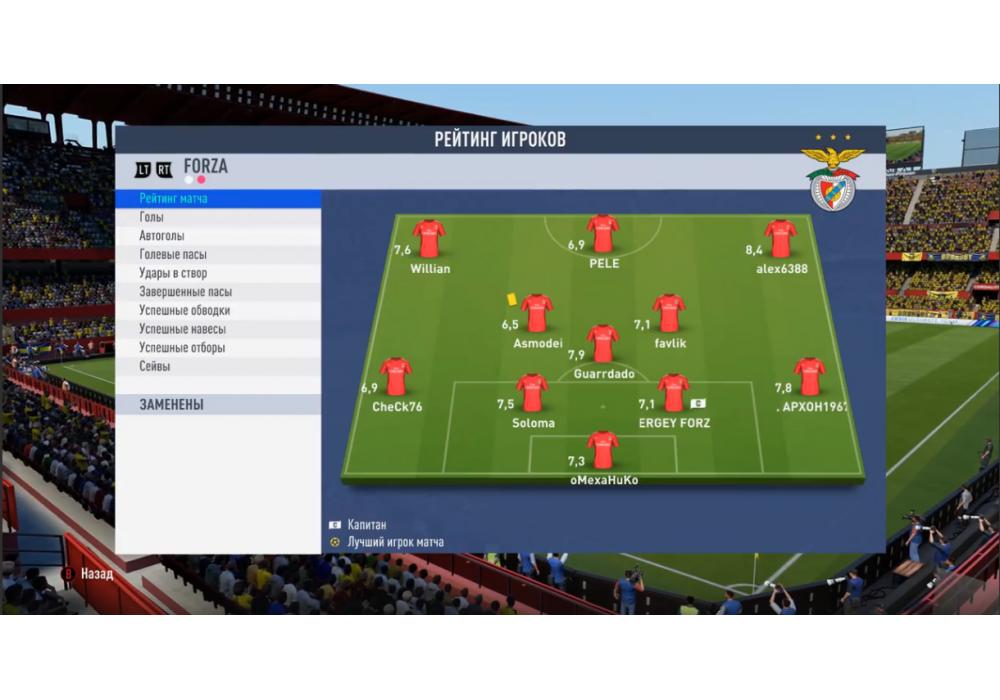
Task: Show the Успешные обводки statistic
Action: [x=218, y=311]
